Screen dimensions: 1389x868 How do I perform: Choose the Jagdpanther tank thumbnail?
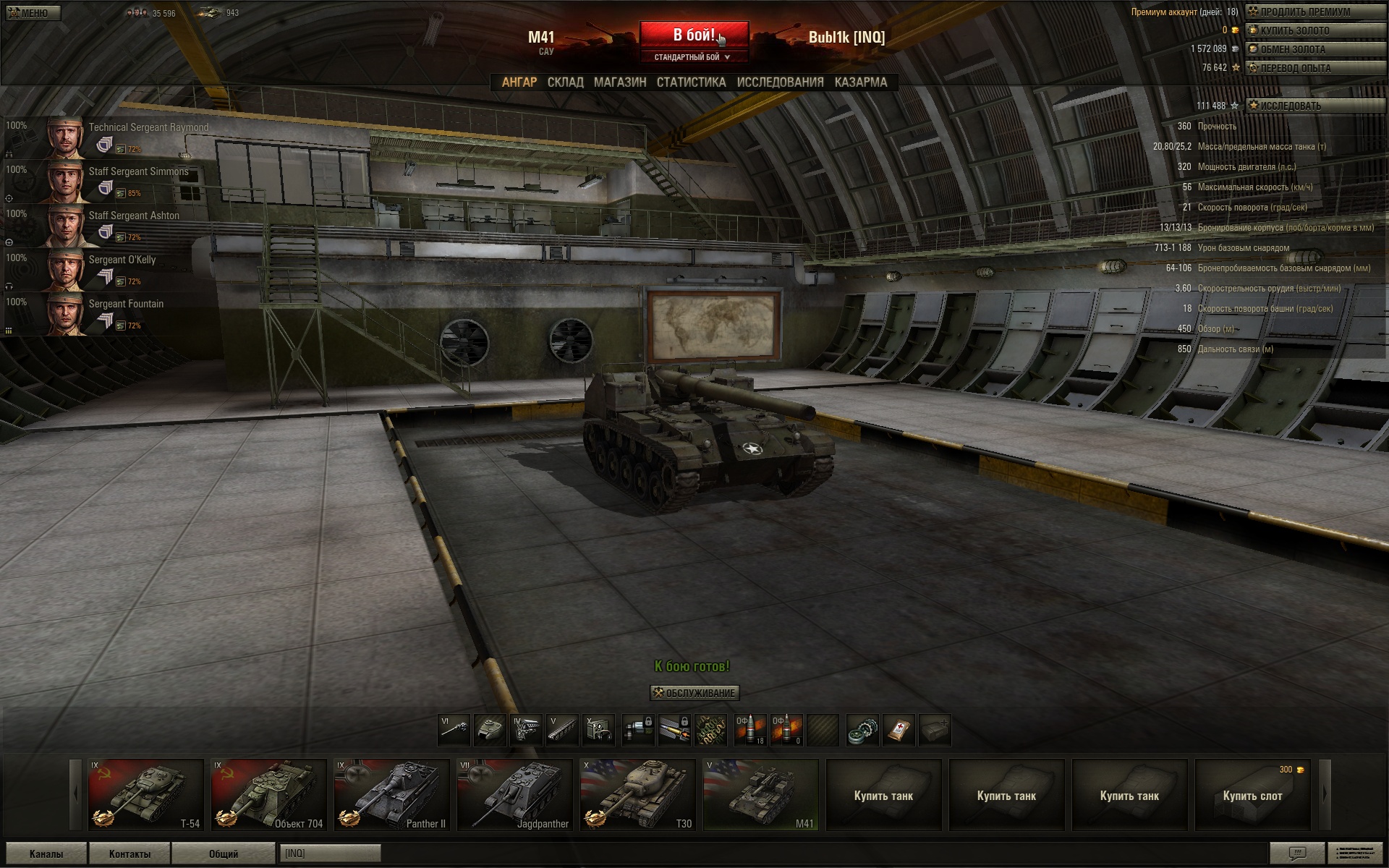[x=514, y=794]
